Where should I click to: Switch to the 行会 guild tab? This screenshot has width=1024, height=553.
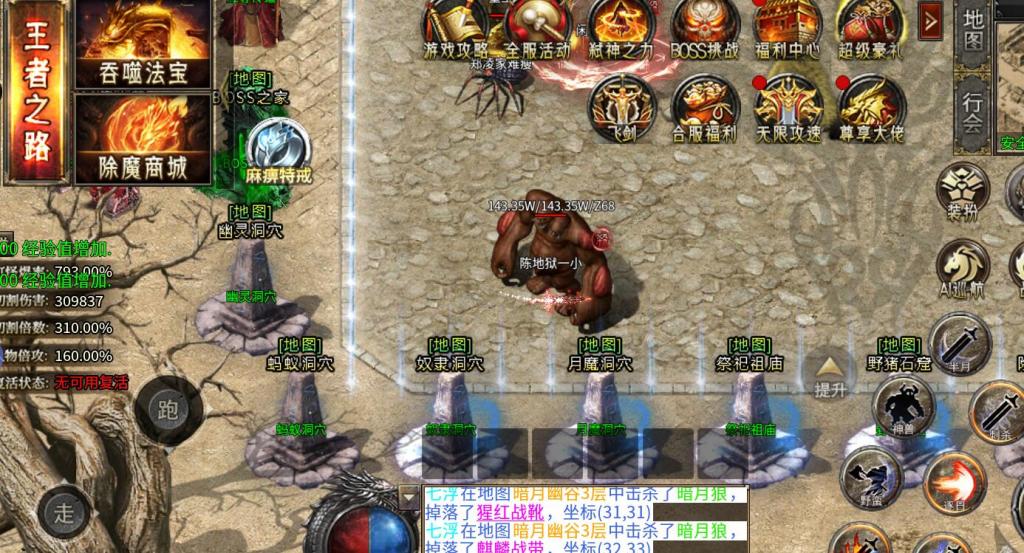[973, 112]
